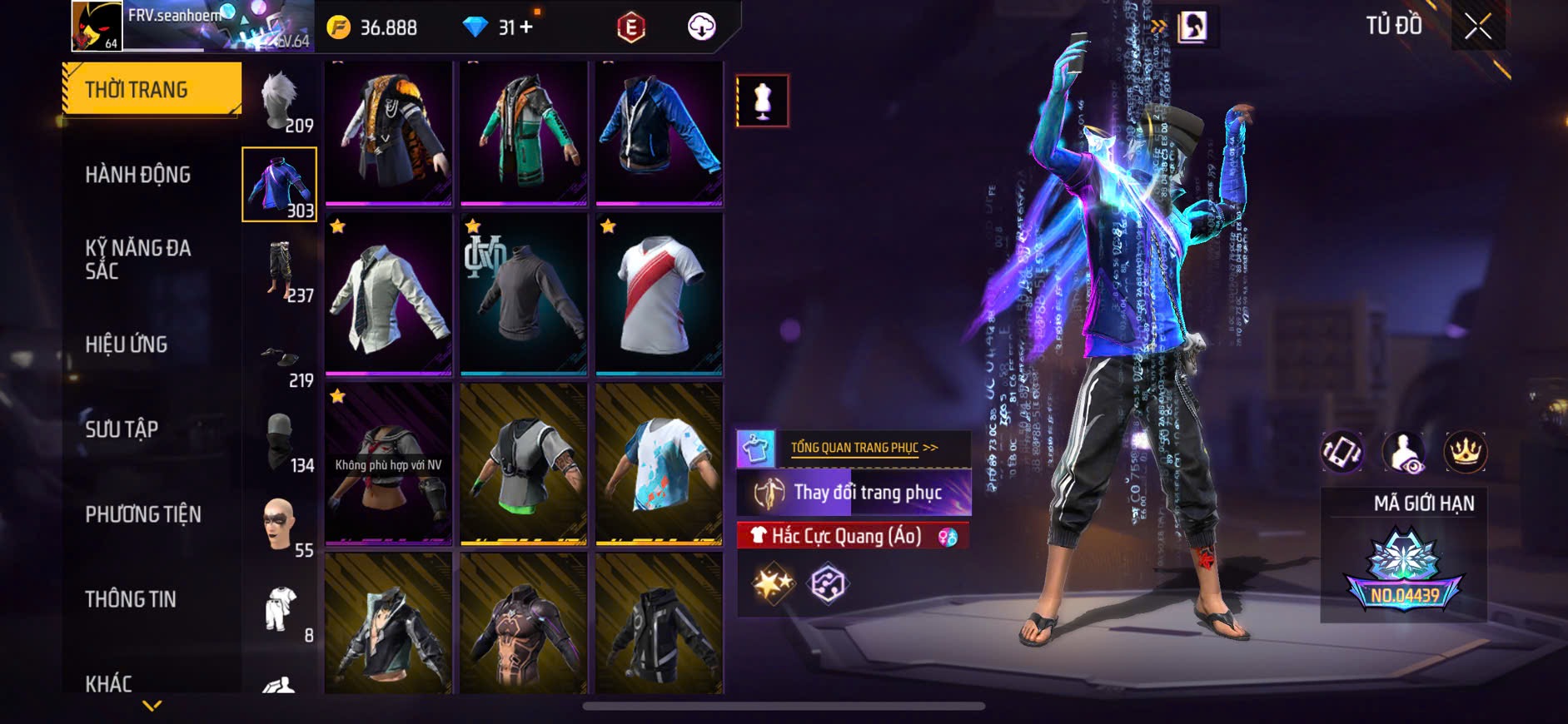1568x724 pixels.
Task: Select the blue hooded jacket thumbnail
Action: 659,131
